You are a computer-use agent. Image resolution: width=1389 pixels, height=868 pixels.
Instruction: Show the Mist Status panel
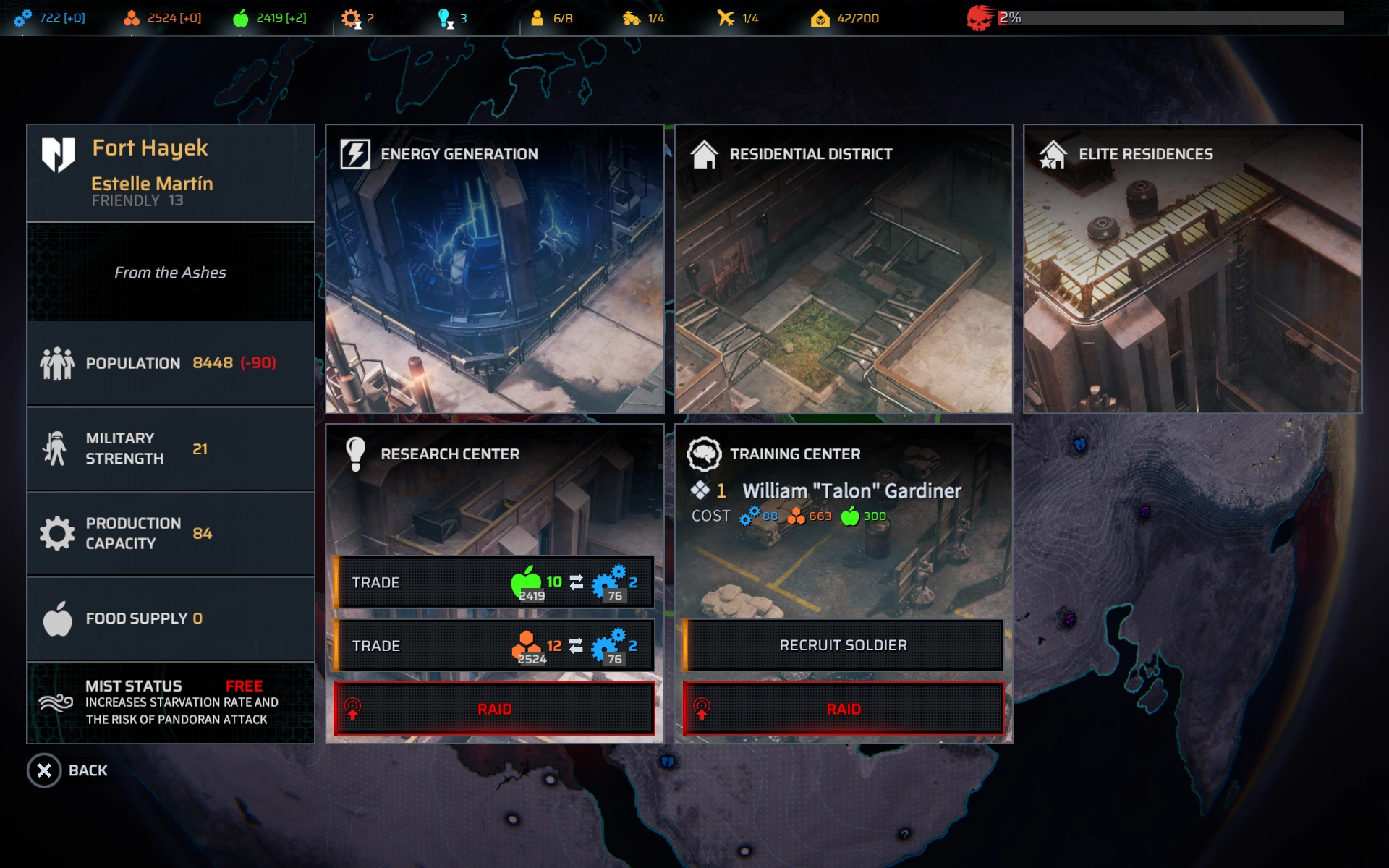(171, 702)
